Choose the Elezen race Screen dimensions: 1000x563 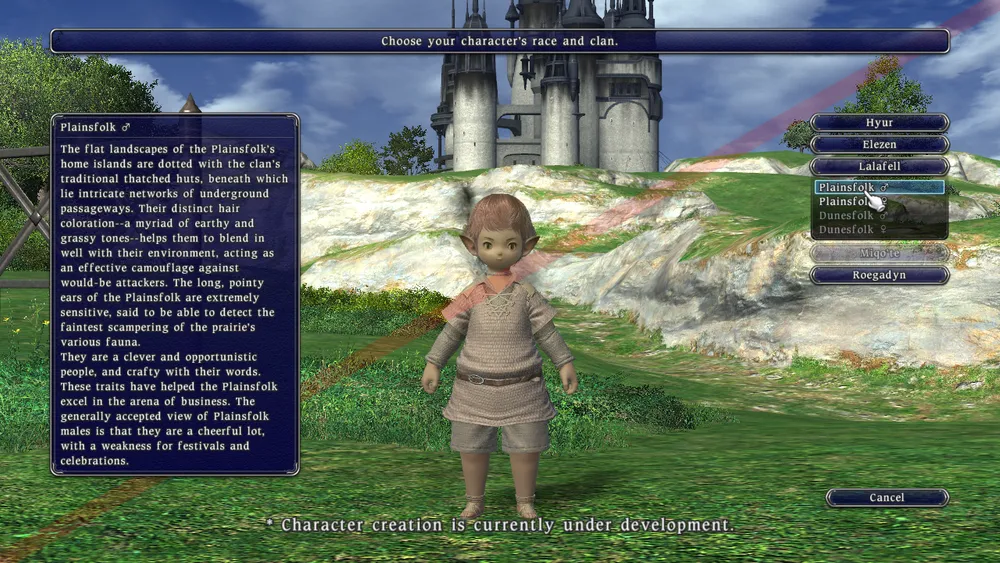click(879, 145)
